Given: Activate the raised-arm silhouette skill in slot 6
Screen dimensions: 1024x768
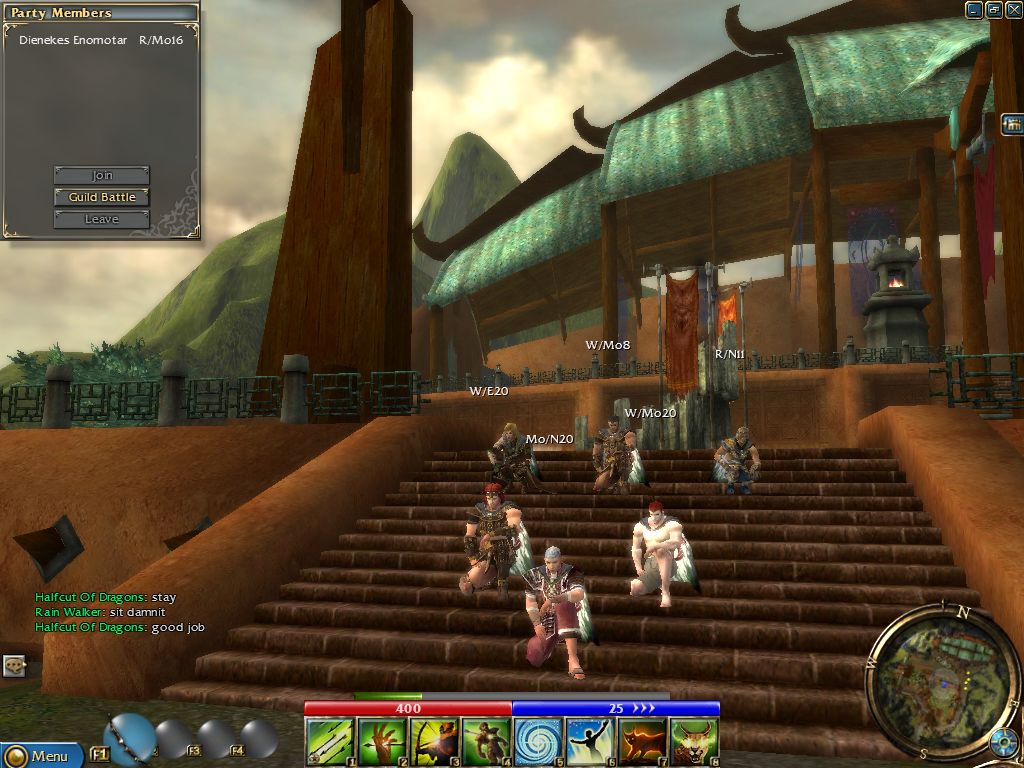Looking at the screenshot, I should [590, 743].
